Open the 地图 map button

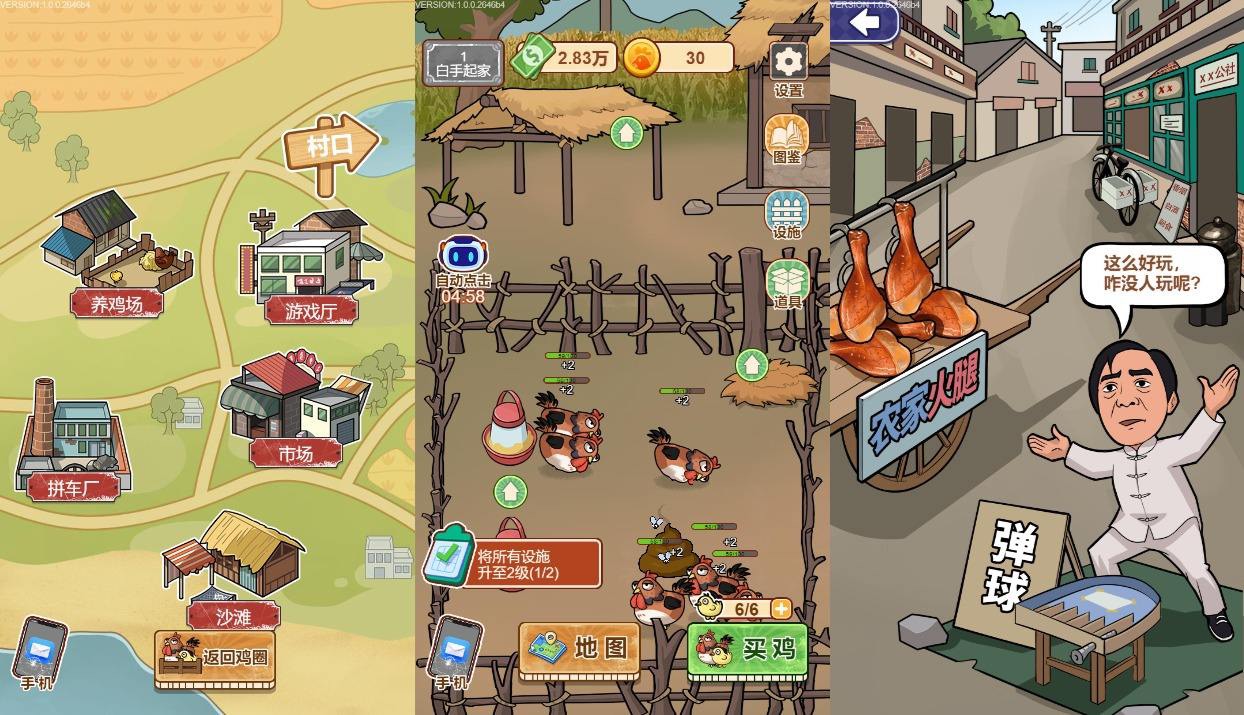(x=578, y=649)
